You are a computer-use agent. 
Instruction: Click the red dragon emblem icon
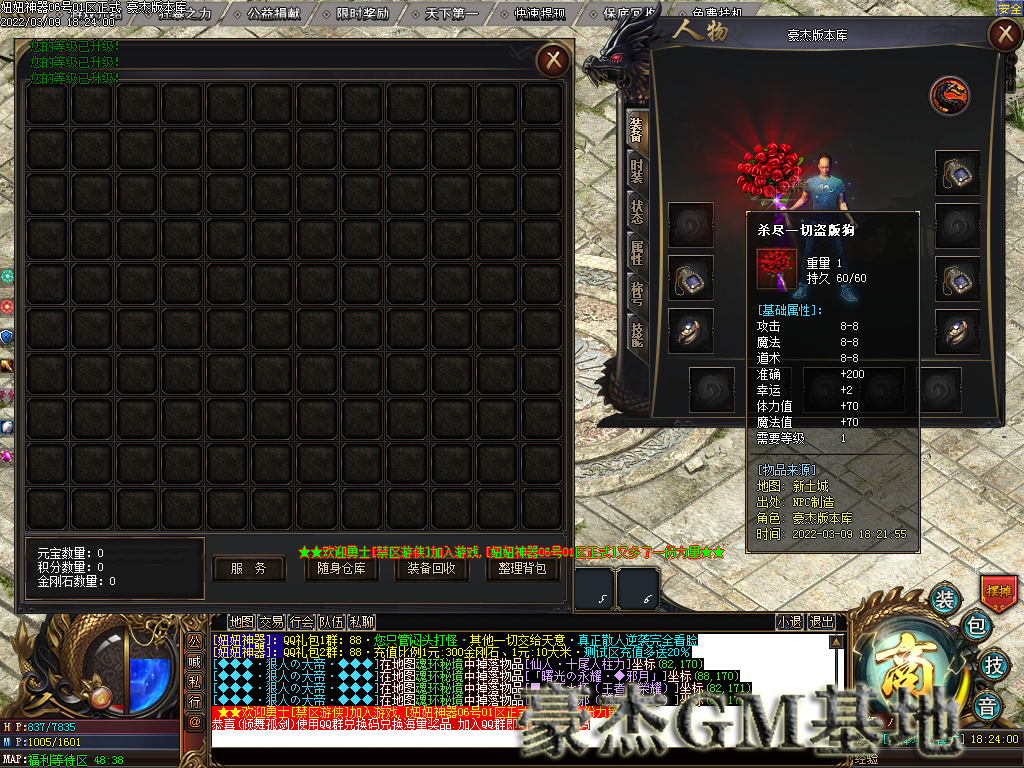pos(950,95)
